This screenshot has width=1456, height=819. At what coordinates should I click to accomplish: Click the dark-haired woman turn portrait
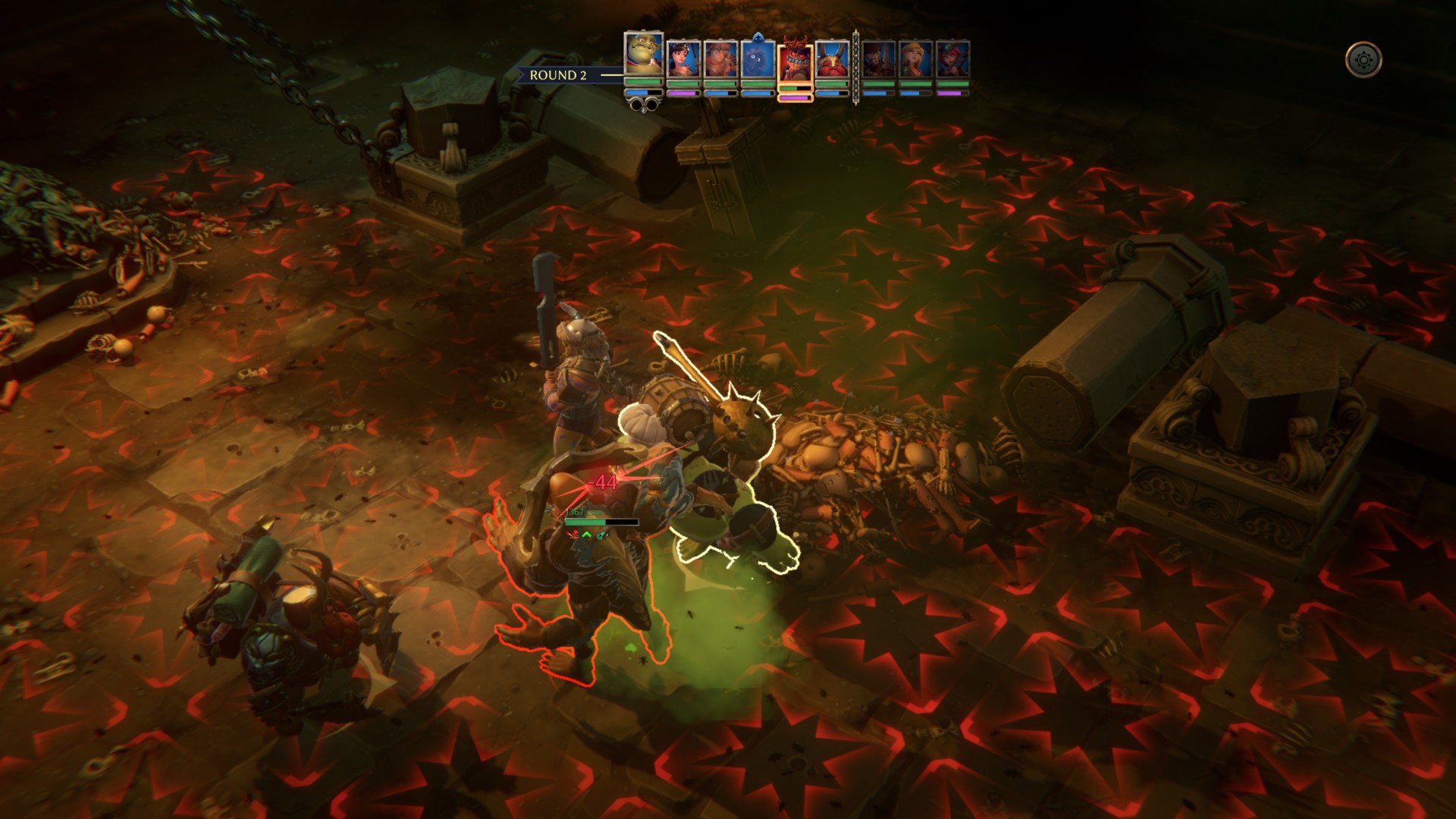tap(682, 59)
